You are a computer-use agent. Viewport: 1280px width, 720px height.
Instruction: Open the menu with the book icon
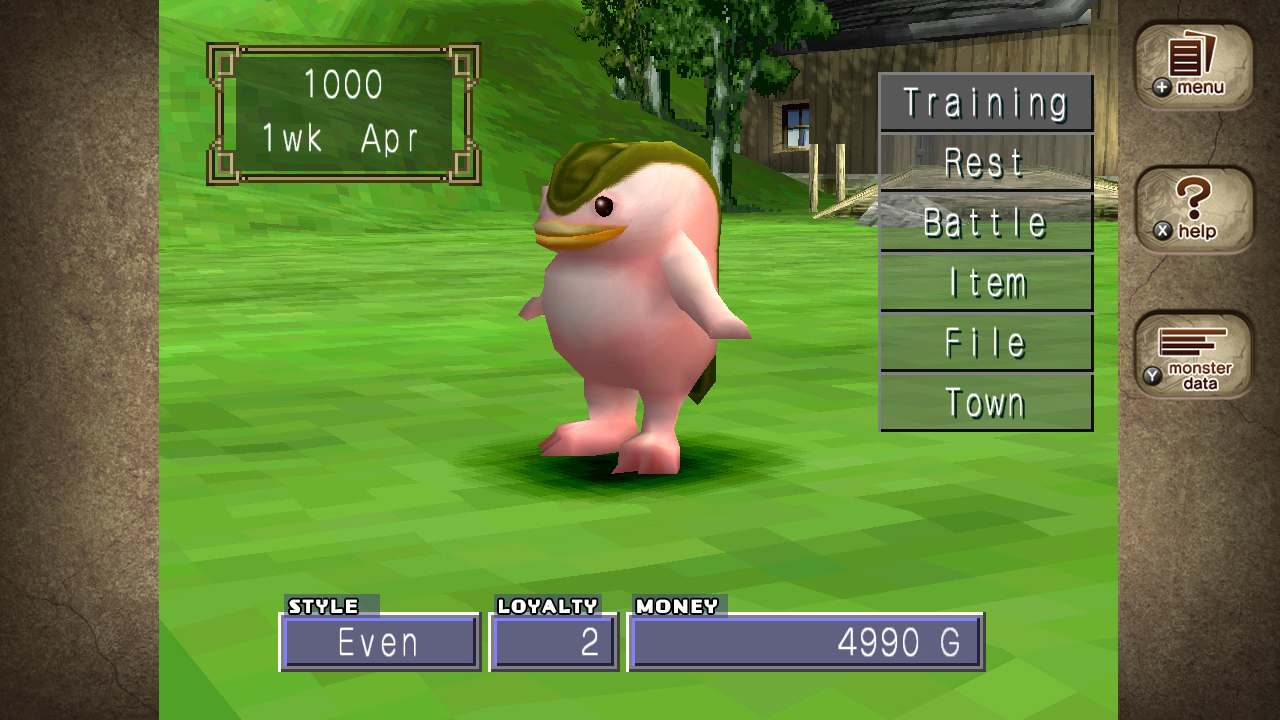(x=1193, y=62)
